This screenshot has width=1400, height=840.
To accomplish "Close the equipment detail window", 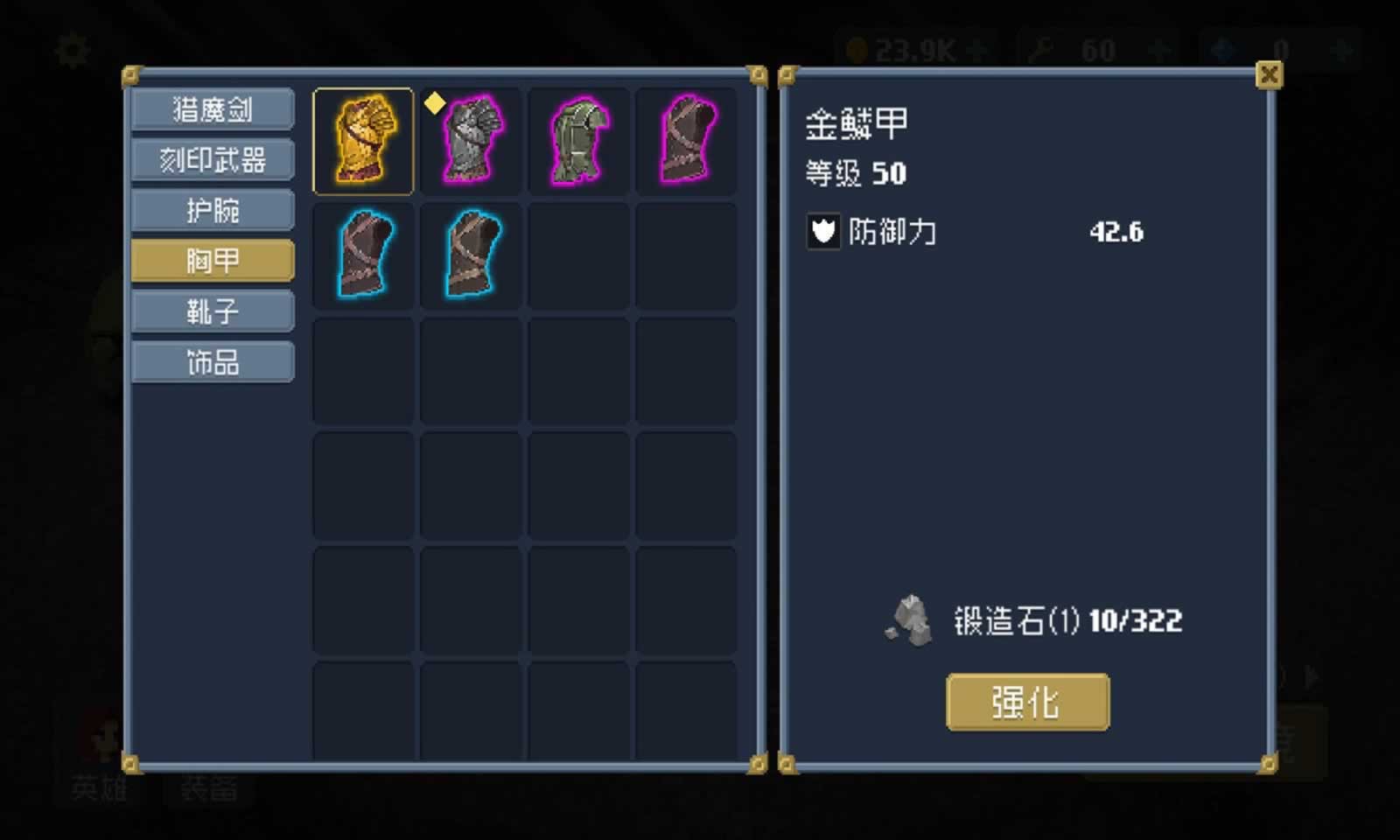I will click(x=1270, y=74).
